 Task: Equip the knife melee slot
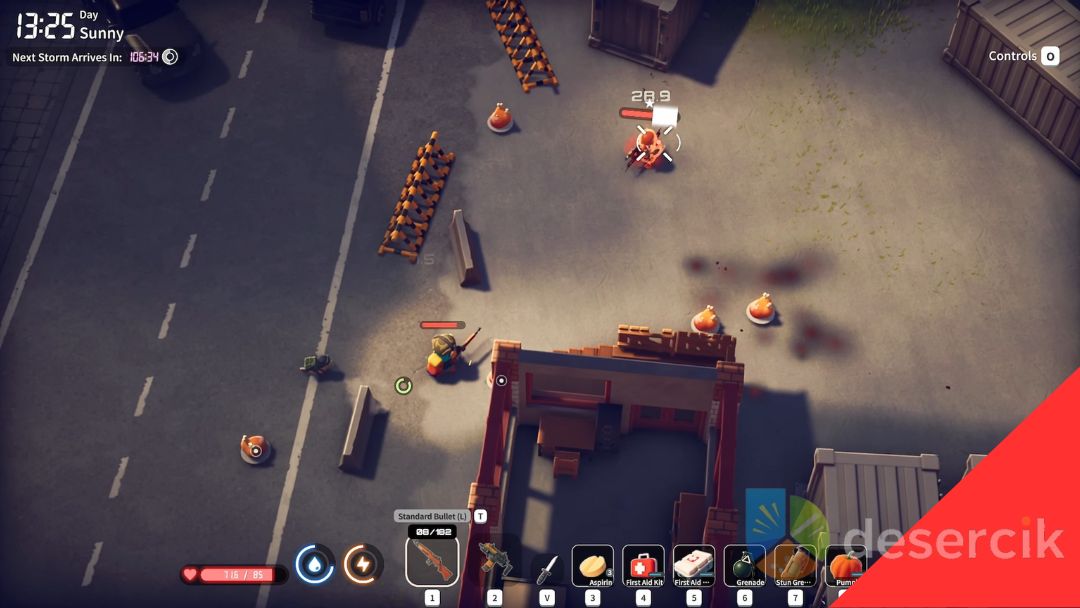point(546,567)
